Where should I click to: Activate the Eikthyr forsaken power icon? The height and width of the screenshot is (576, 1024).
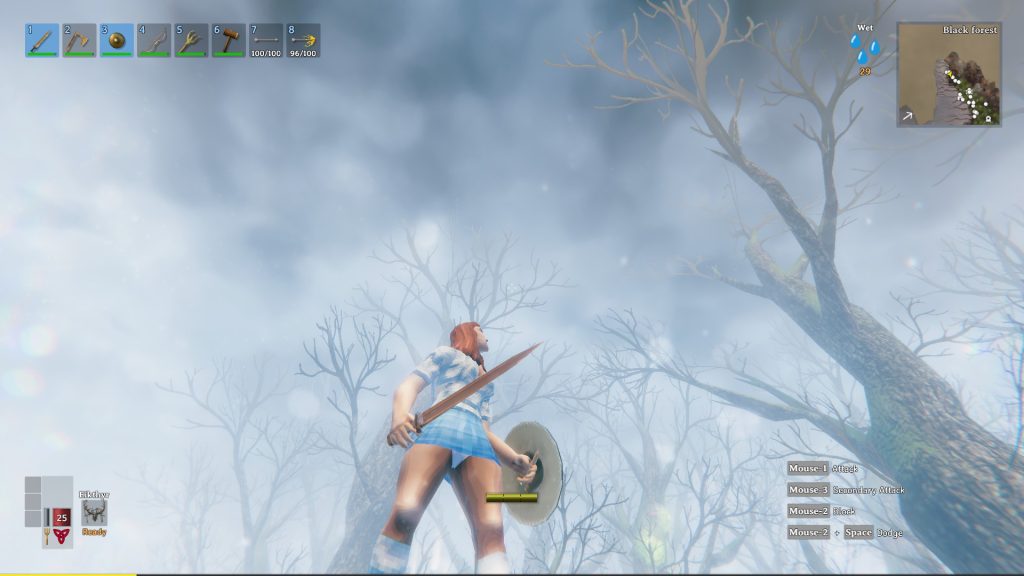[94, 513]
